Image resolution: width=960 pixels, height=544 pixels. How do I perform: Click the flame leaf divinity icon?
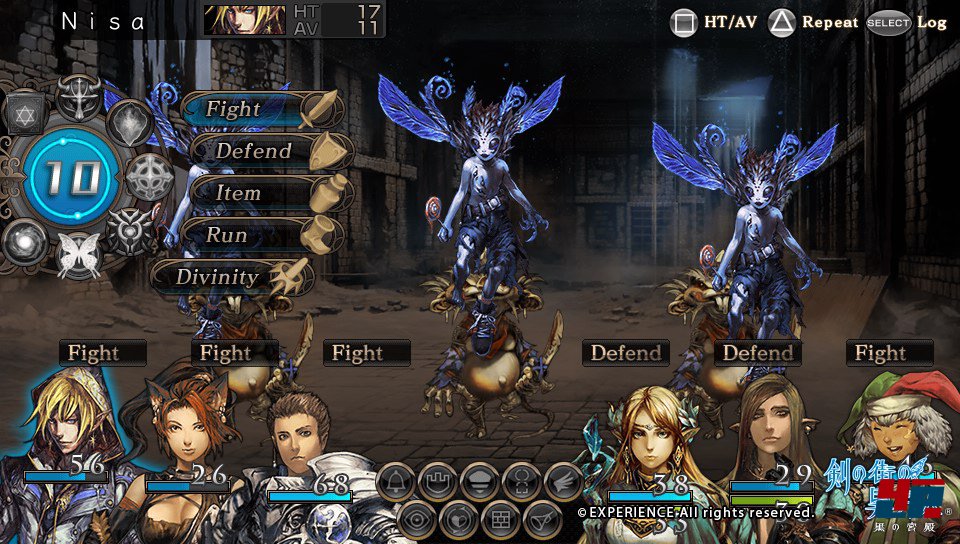click(x=130, y=123)
